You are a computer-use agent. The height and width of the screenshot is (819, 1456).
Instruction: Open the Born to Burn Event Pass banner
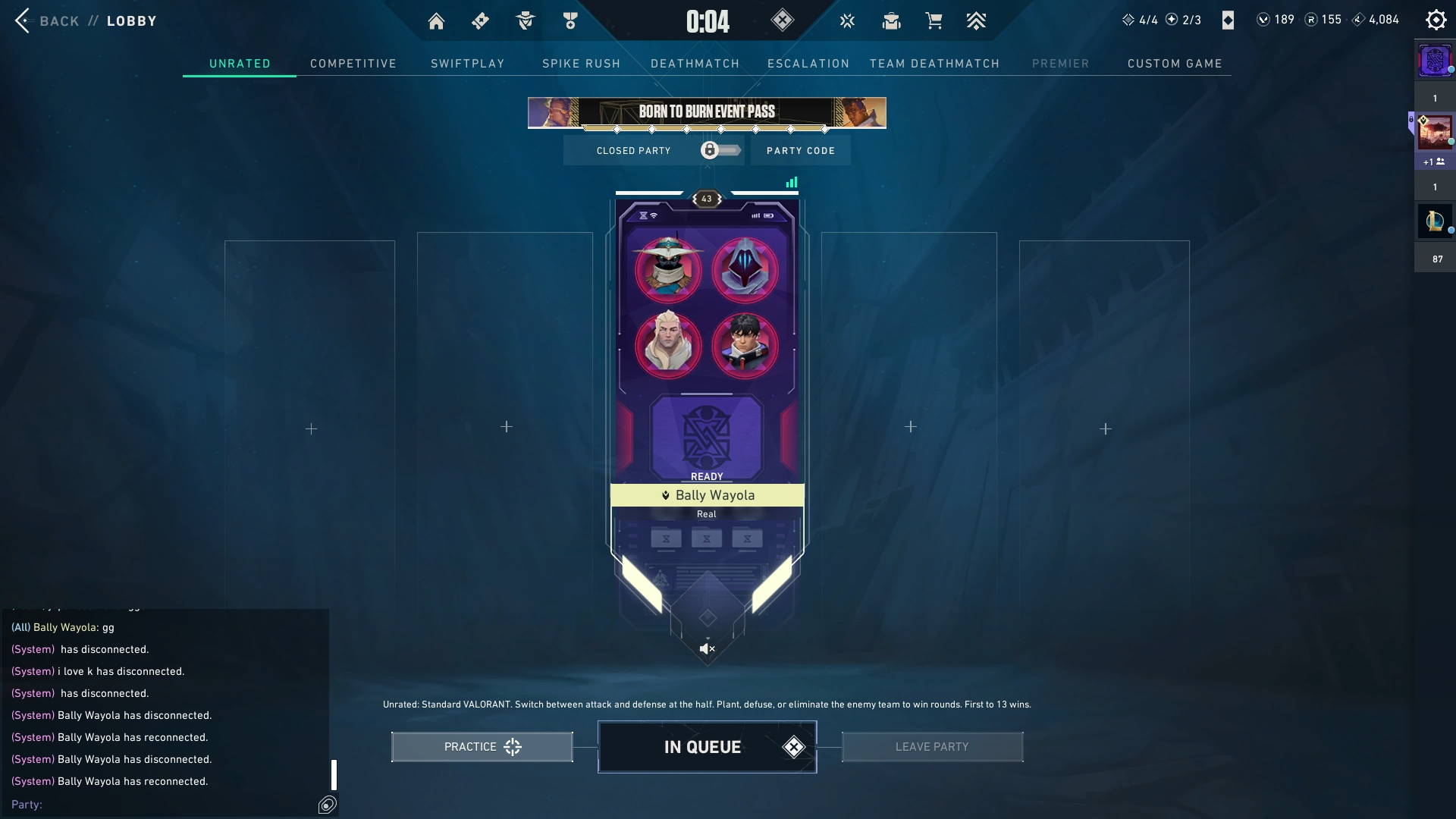[x=707, y=112]
